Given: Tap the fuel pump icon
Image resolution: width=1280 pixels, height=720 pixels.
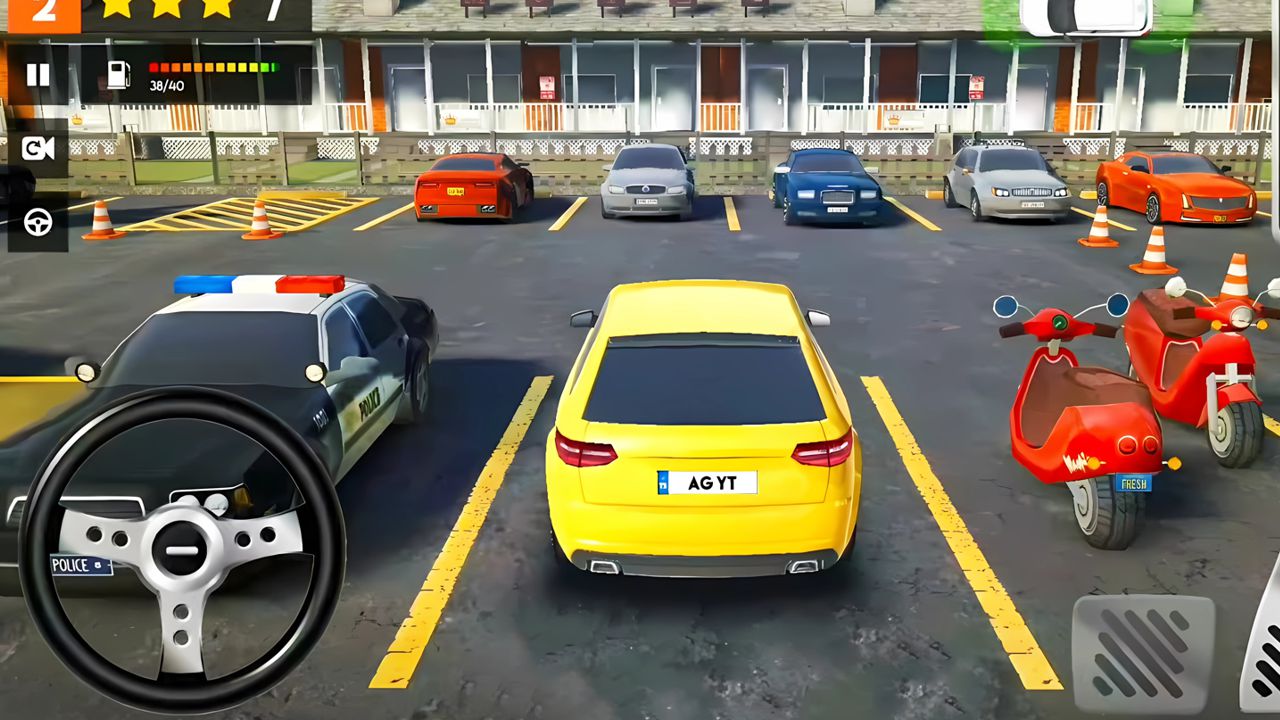Looking at the screenshot, I should (119, 74).
